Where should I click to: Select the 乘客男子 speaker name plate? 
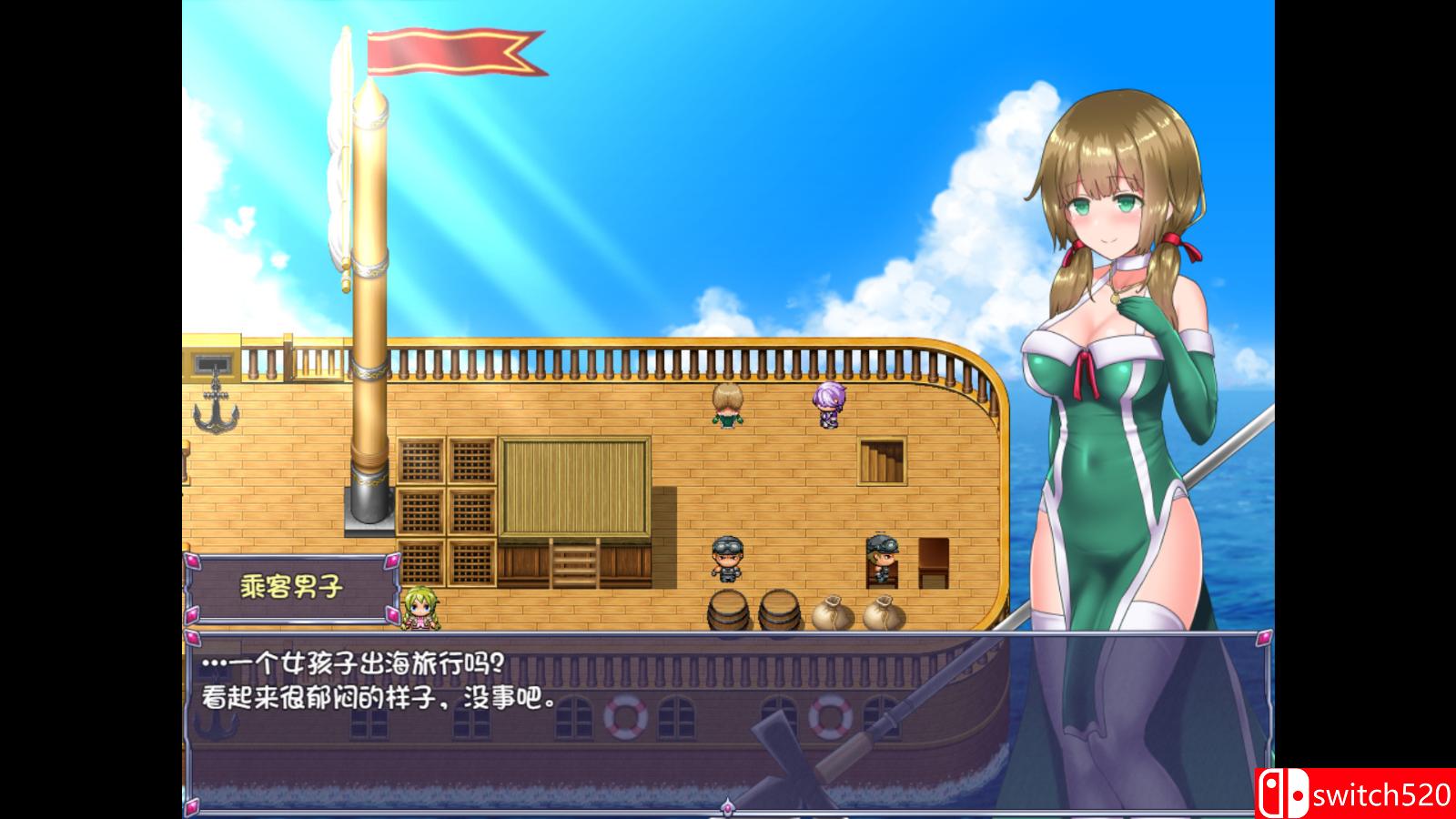[x=289, y=586]
